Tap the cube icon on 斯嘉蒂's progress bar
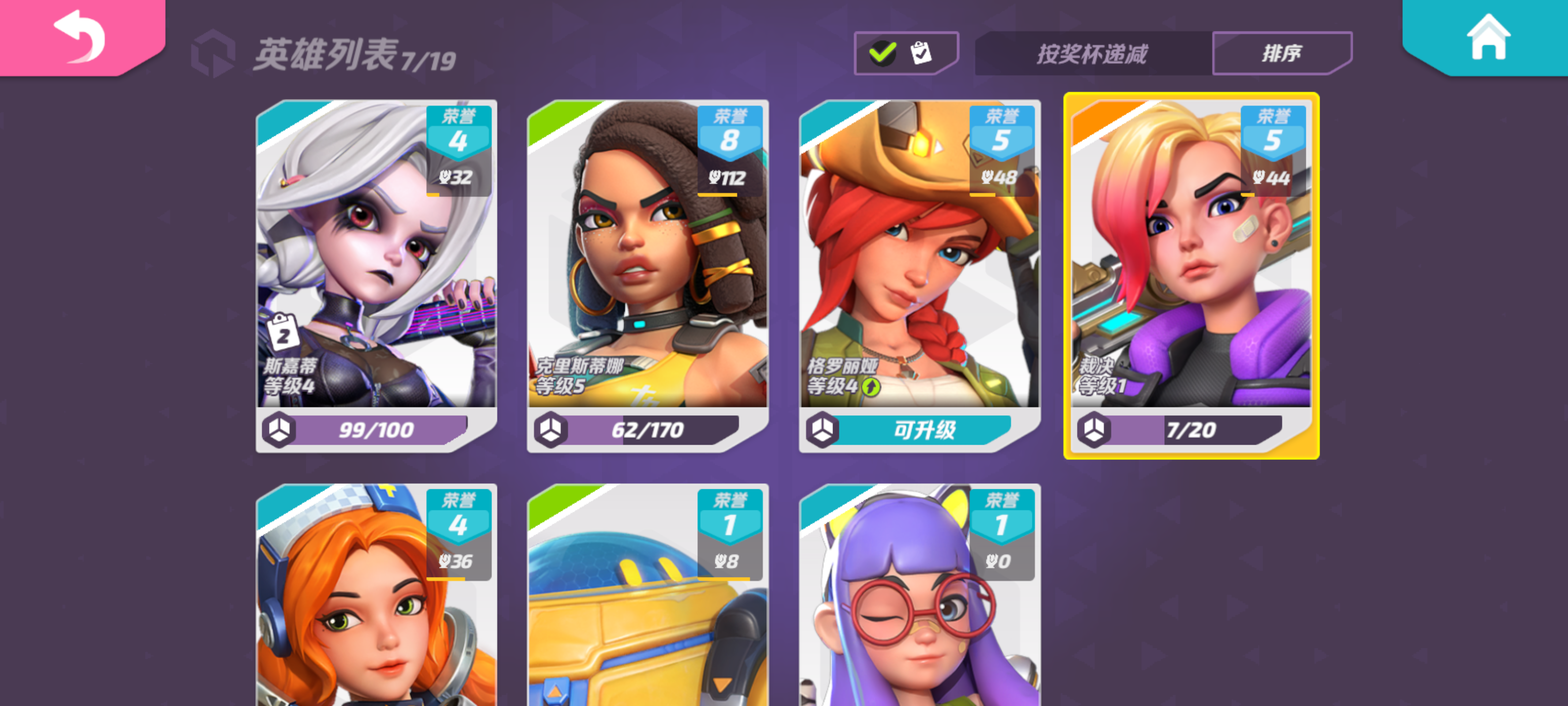Viewport: 1568px width, 706px height. [281, 429]
